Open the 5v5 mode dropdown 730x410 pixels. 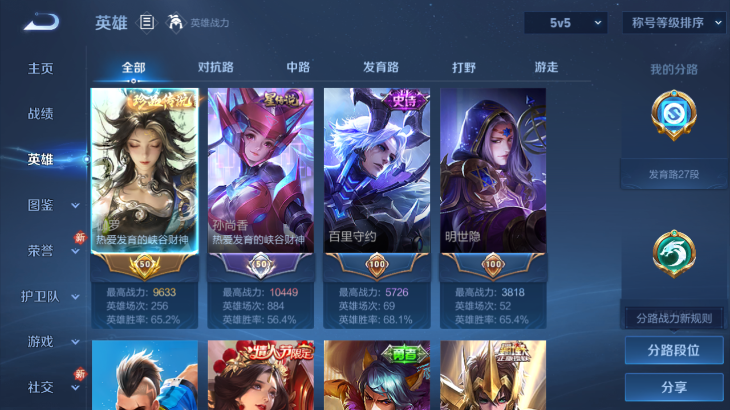565,22
